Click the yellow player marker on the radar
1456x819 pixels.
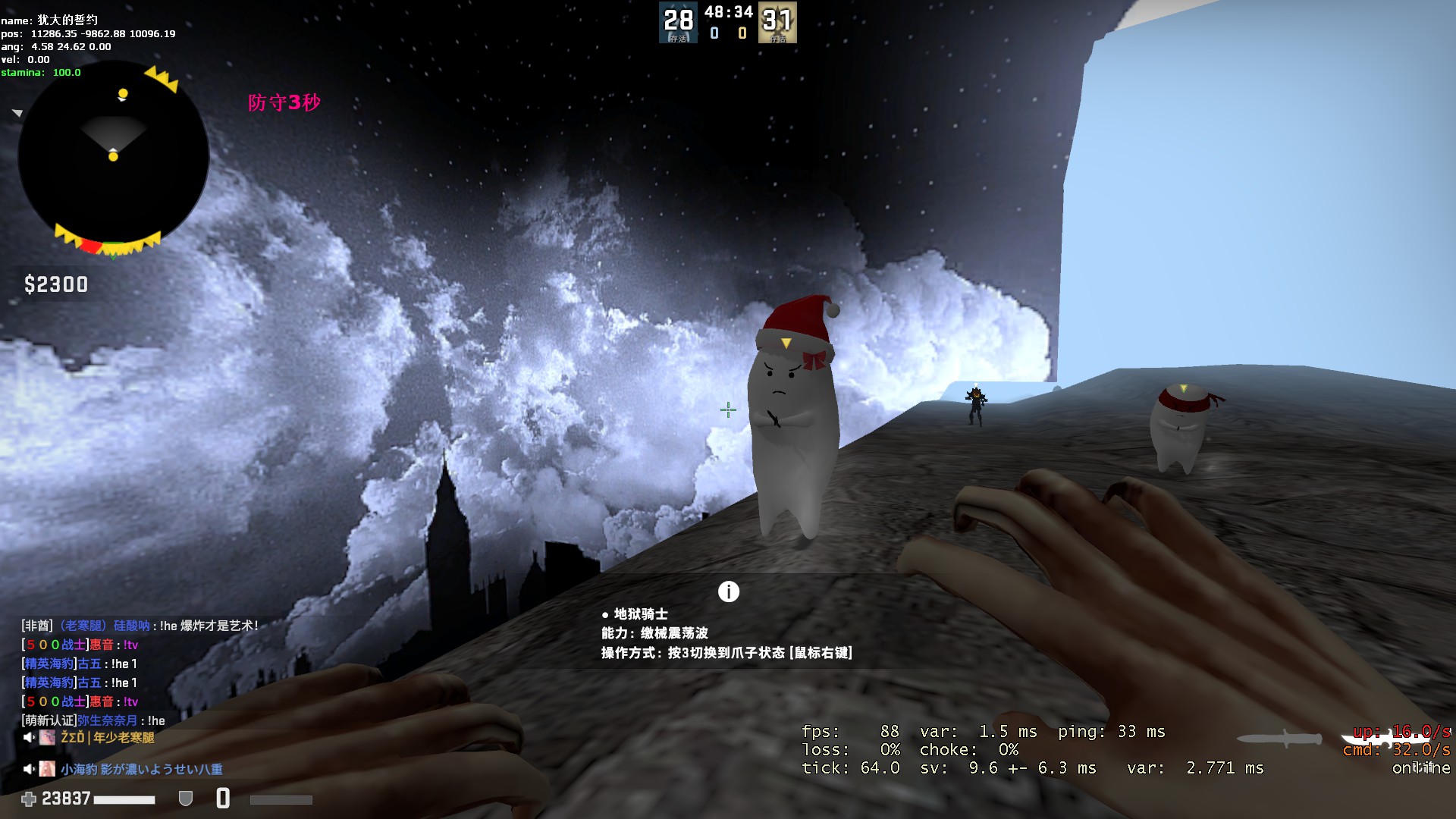tap(114, 157)
